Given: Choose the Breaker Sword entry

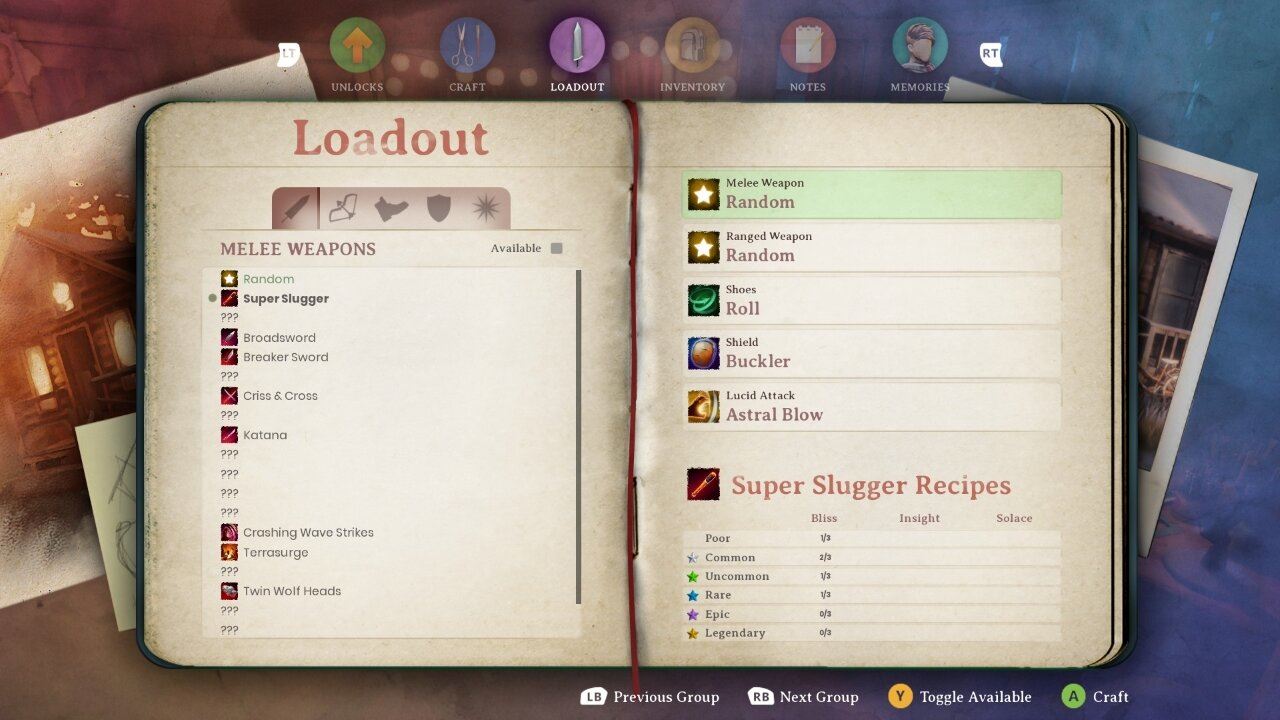Looking at the screenshot, I should [285, 357].
